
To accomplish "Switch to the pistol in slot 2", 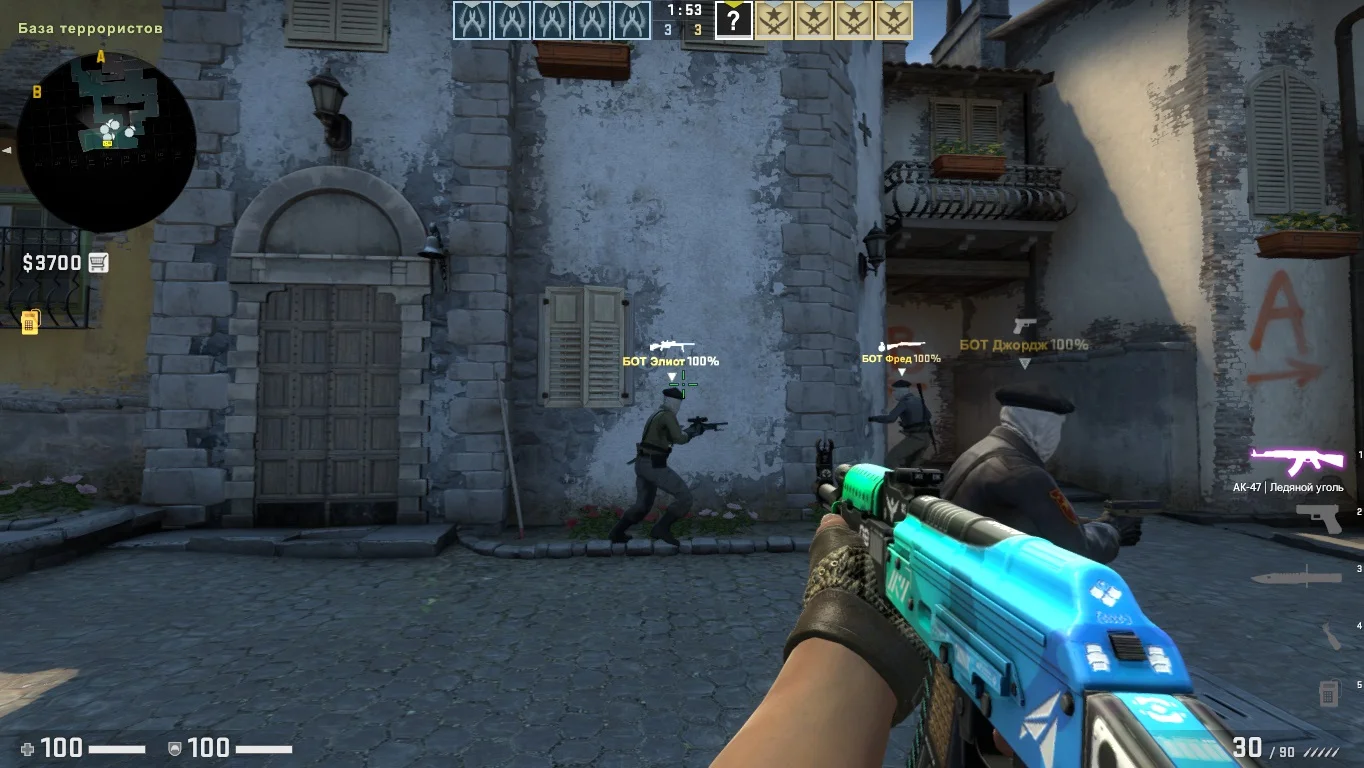I will 1318,518.
